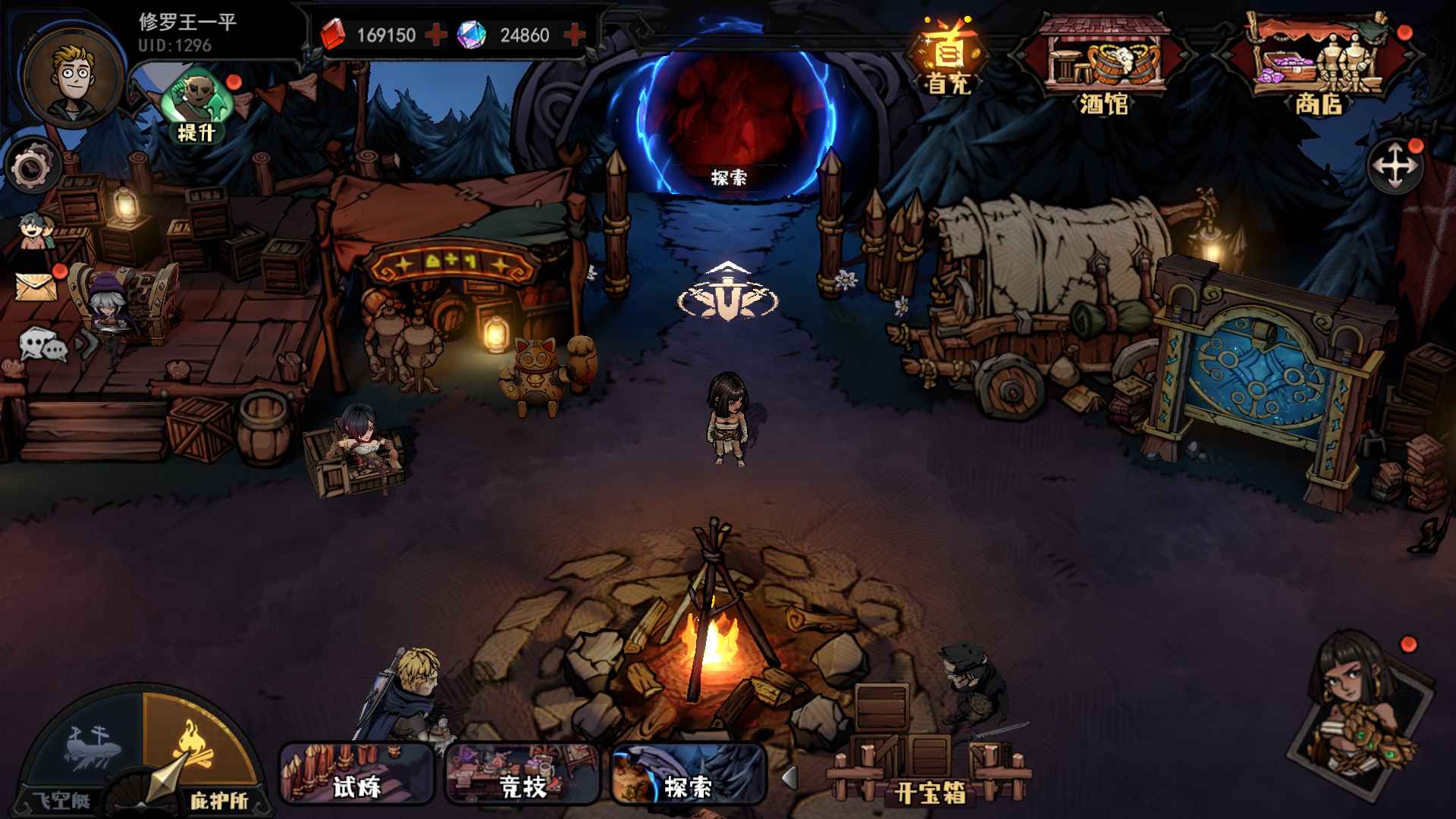Switch to the 飞空艇 airship tab
1456x819 pixels.
coord(82,751)
